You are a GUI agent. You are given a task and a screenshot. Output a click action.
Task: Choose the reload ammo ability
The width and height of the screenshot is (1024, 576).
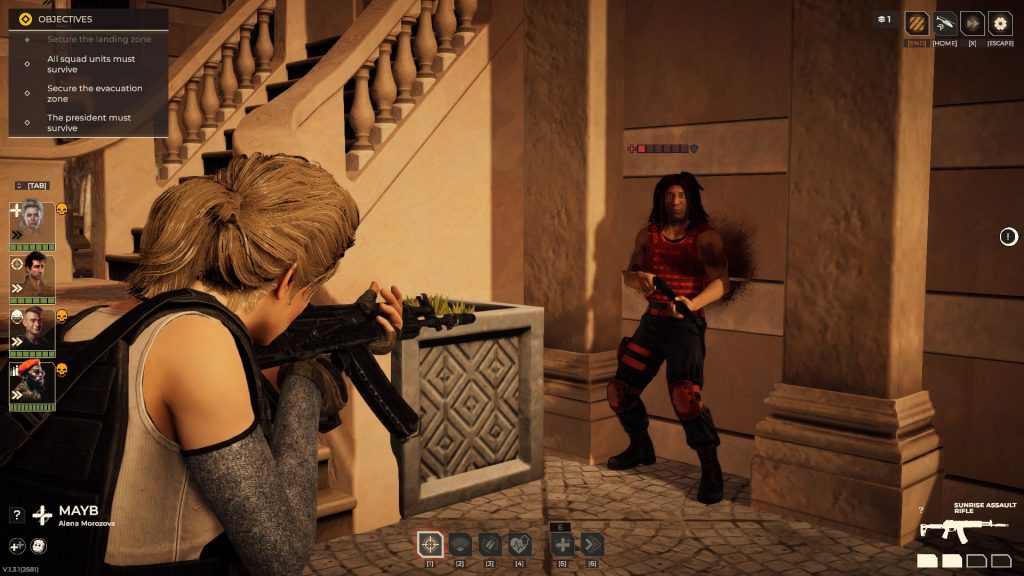(489, 545)
